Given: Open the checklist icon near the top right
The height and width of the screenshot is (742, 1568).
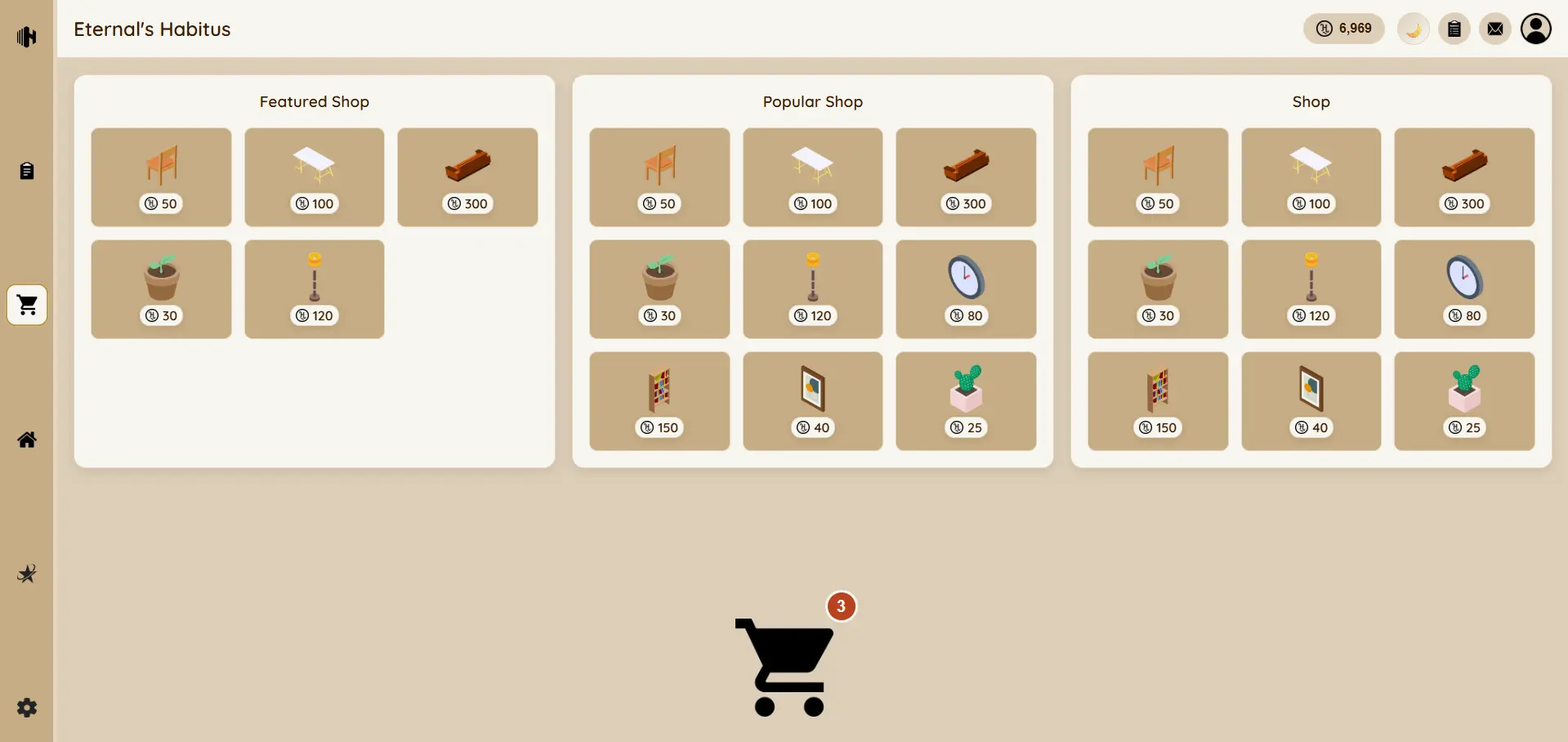Looking at the screenshot, I should pyautogui.click(x=1454, y=29).
